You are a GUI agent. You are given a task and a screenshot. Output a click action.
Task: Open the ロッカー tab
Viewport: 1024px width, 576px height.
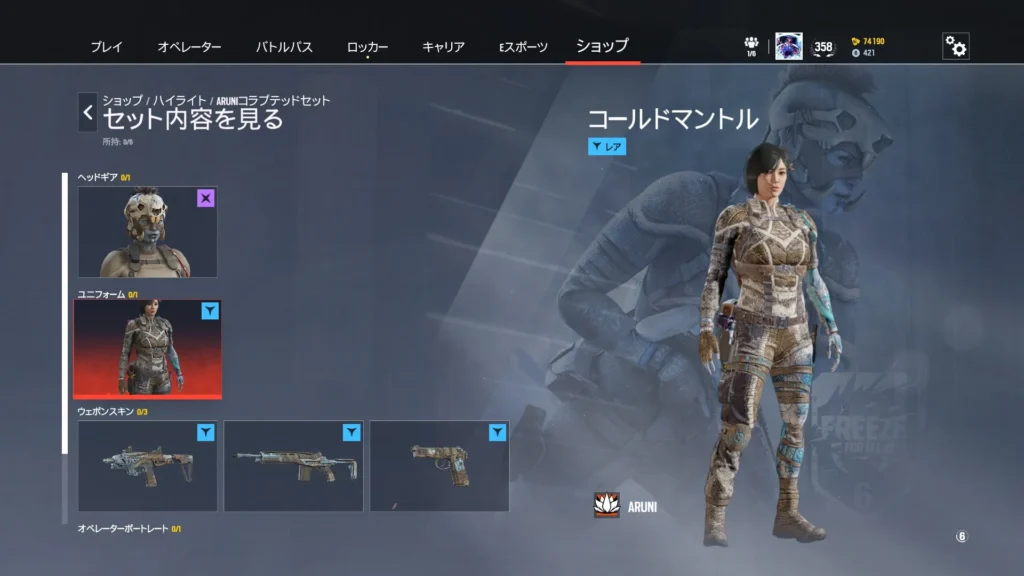[367, 47]
